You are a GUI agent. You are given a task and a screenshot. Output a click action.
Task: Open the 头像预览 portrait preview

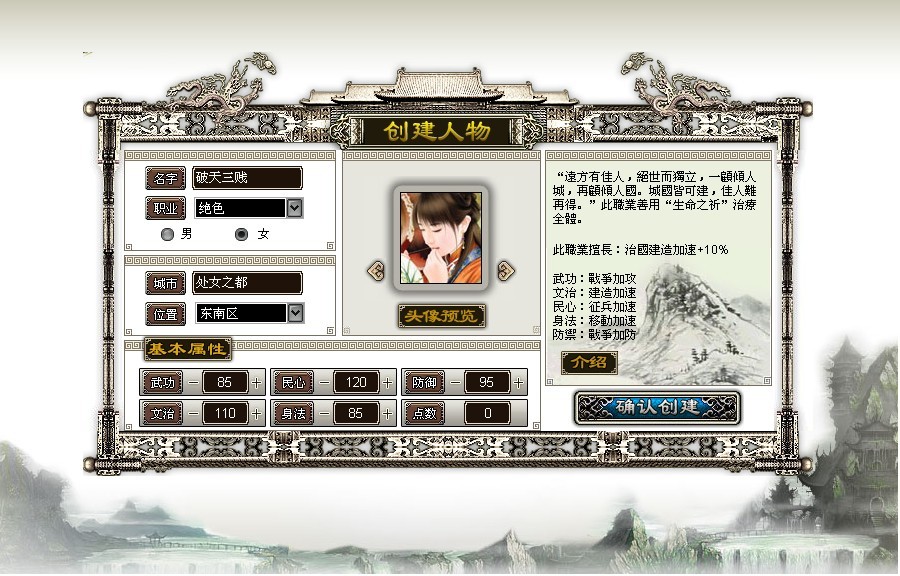[441, 316]
